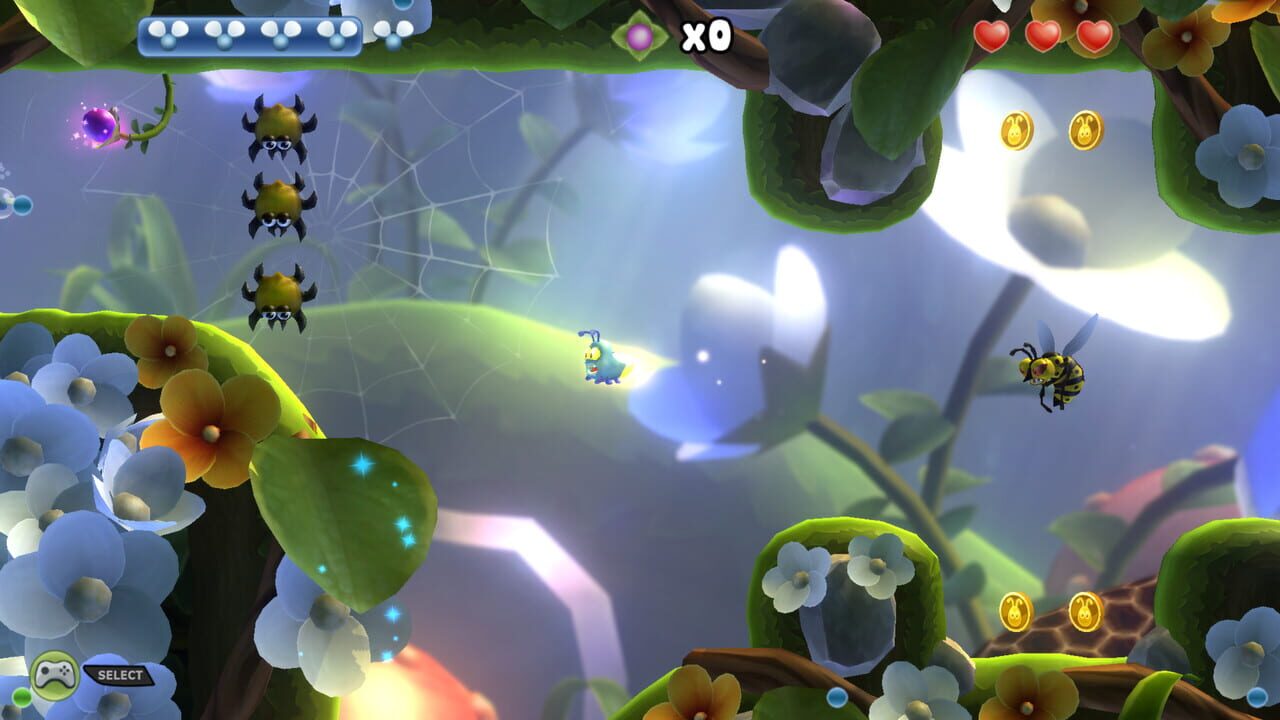Click the middle heart health icon

[1044, 35]
